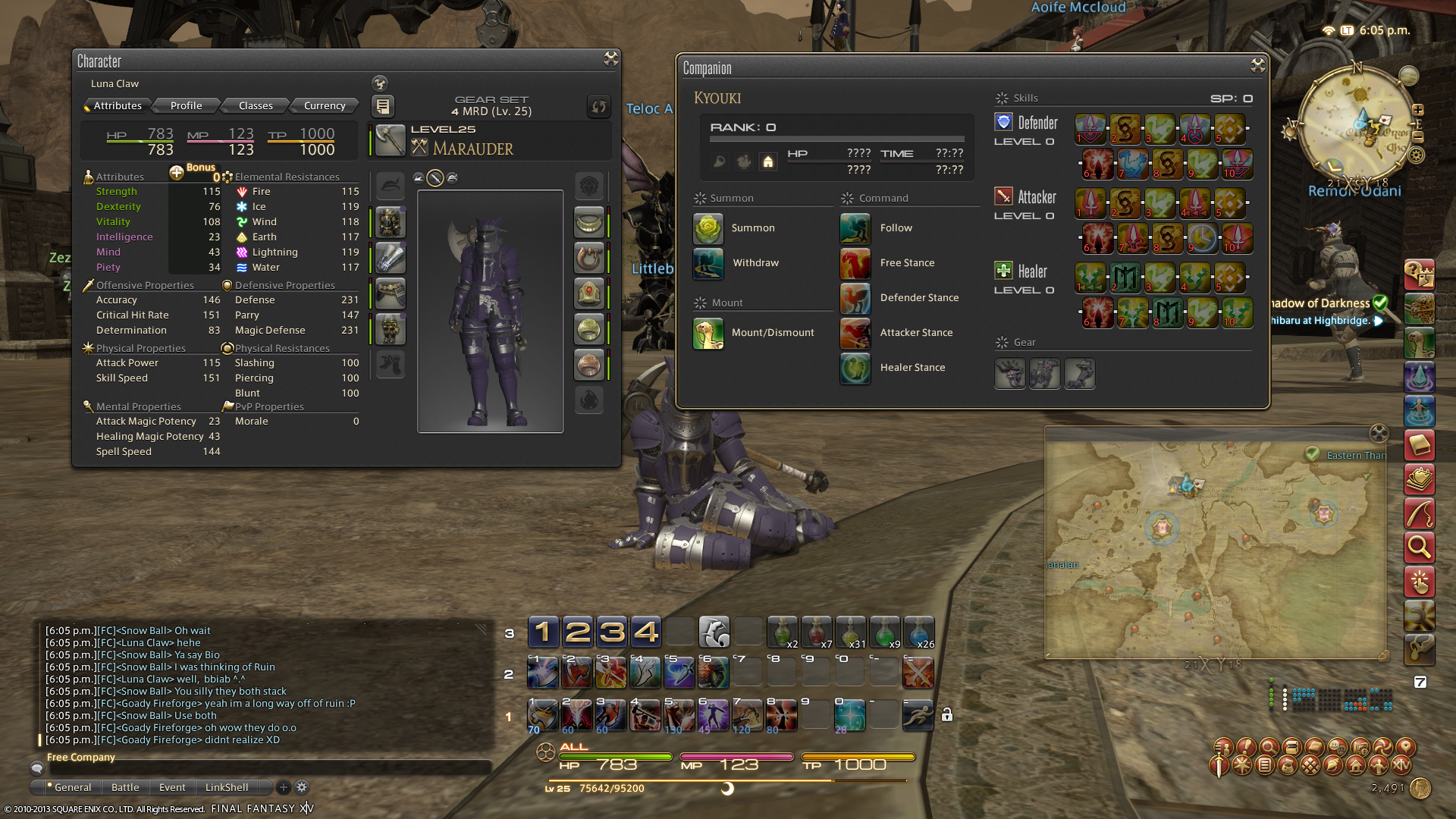Switch companion to Healer Stance
Viewport: 1456px width, 819px height.
855,368
